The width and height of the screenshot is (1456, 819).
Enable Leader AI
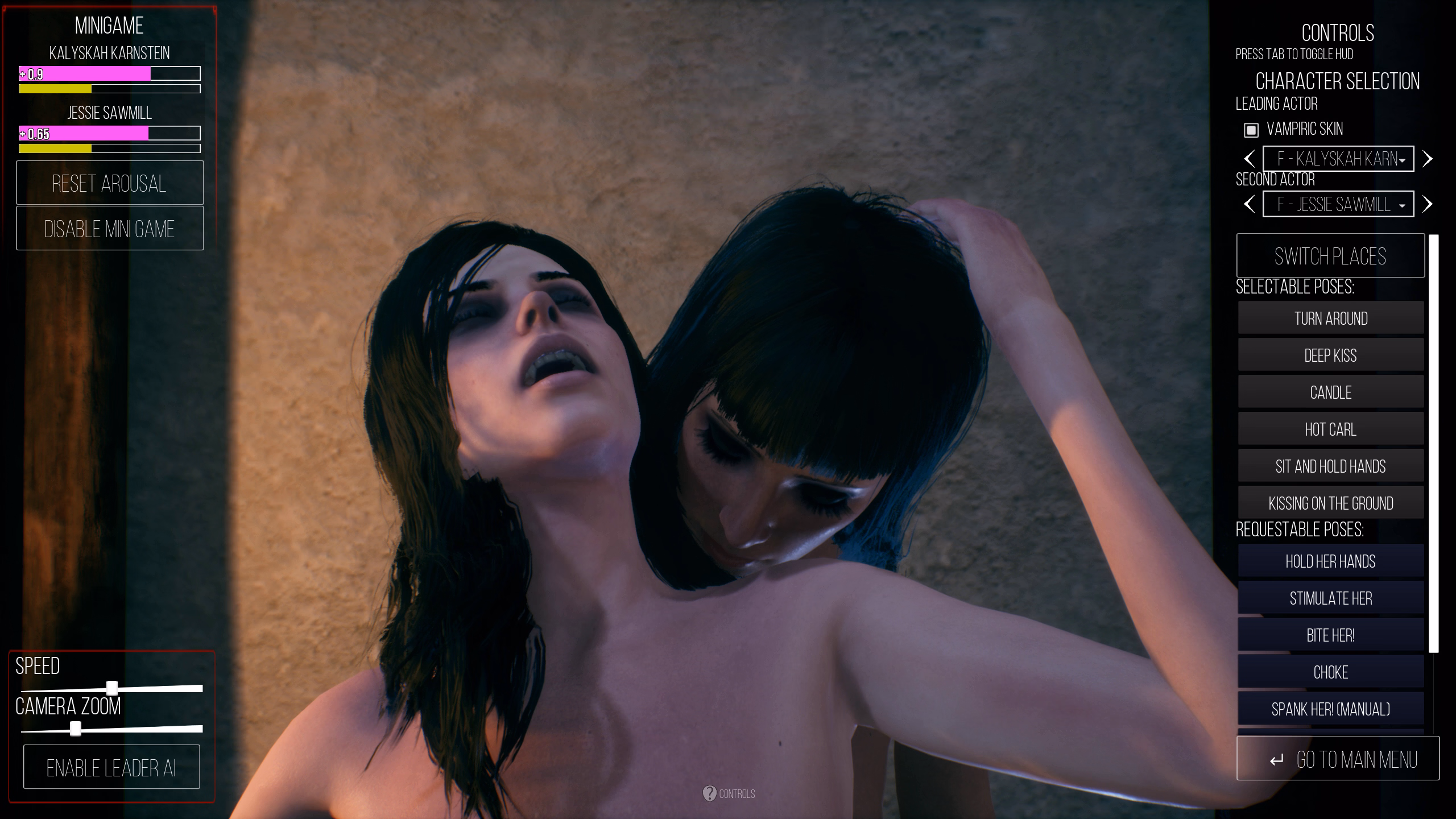click(111, 766)
